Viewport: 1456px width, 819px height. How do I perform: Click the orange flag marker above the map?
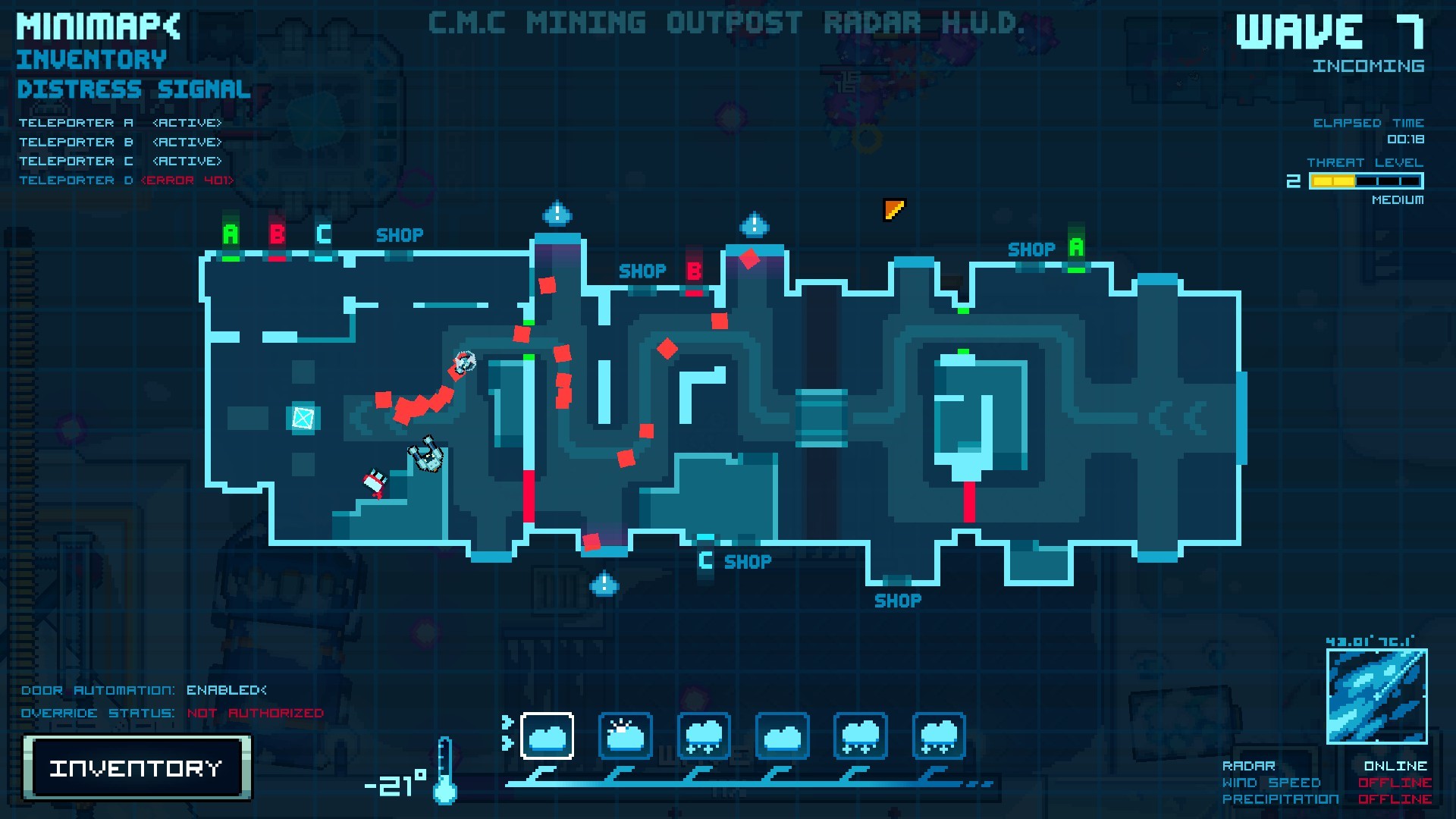pyautogui.click(x=893, y=211)
